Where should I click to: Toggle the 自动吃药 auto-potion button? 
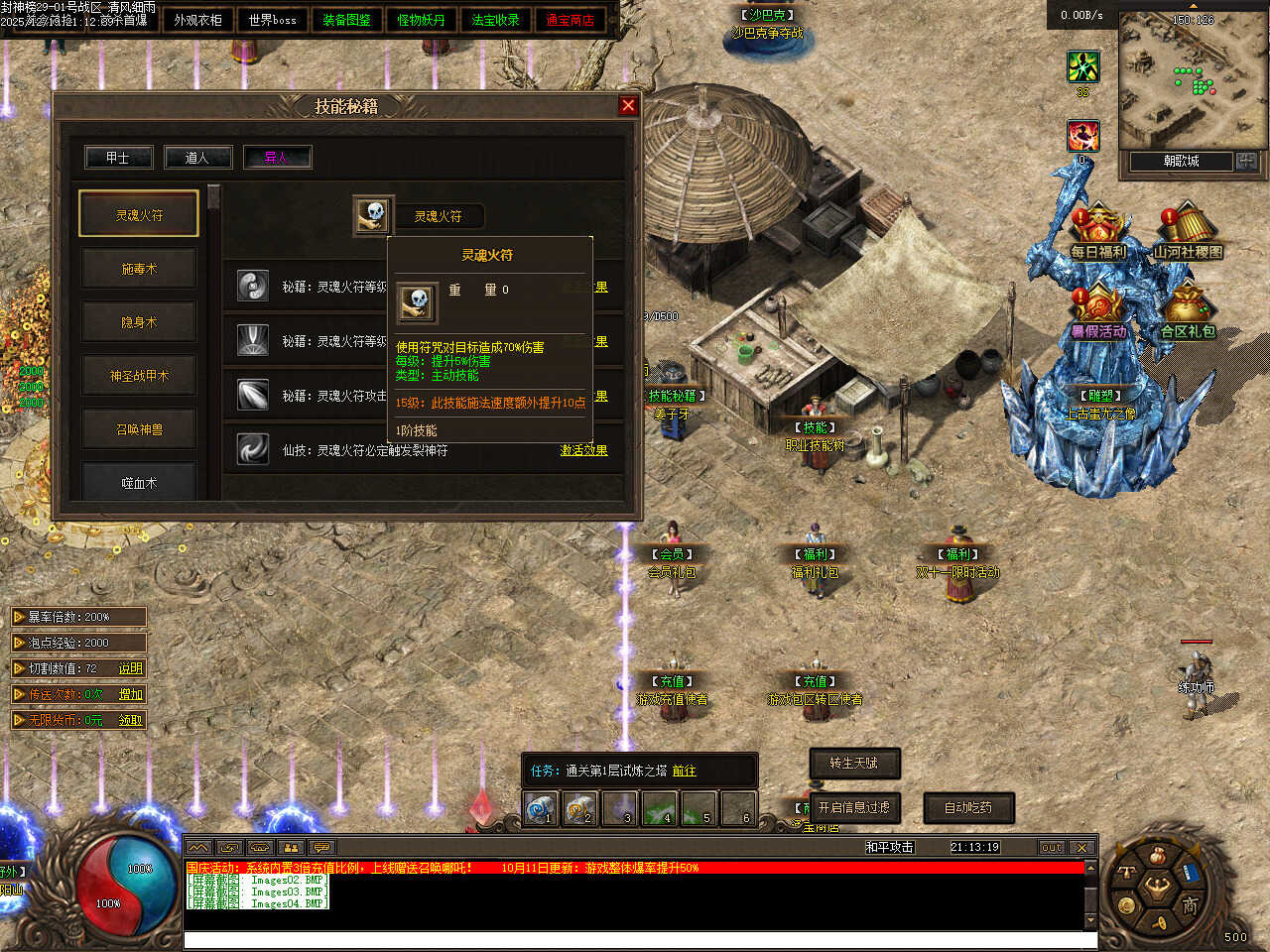pos(968,808)
